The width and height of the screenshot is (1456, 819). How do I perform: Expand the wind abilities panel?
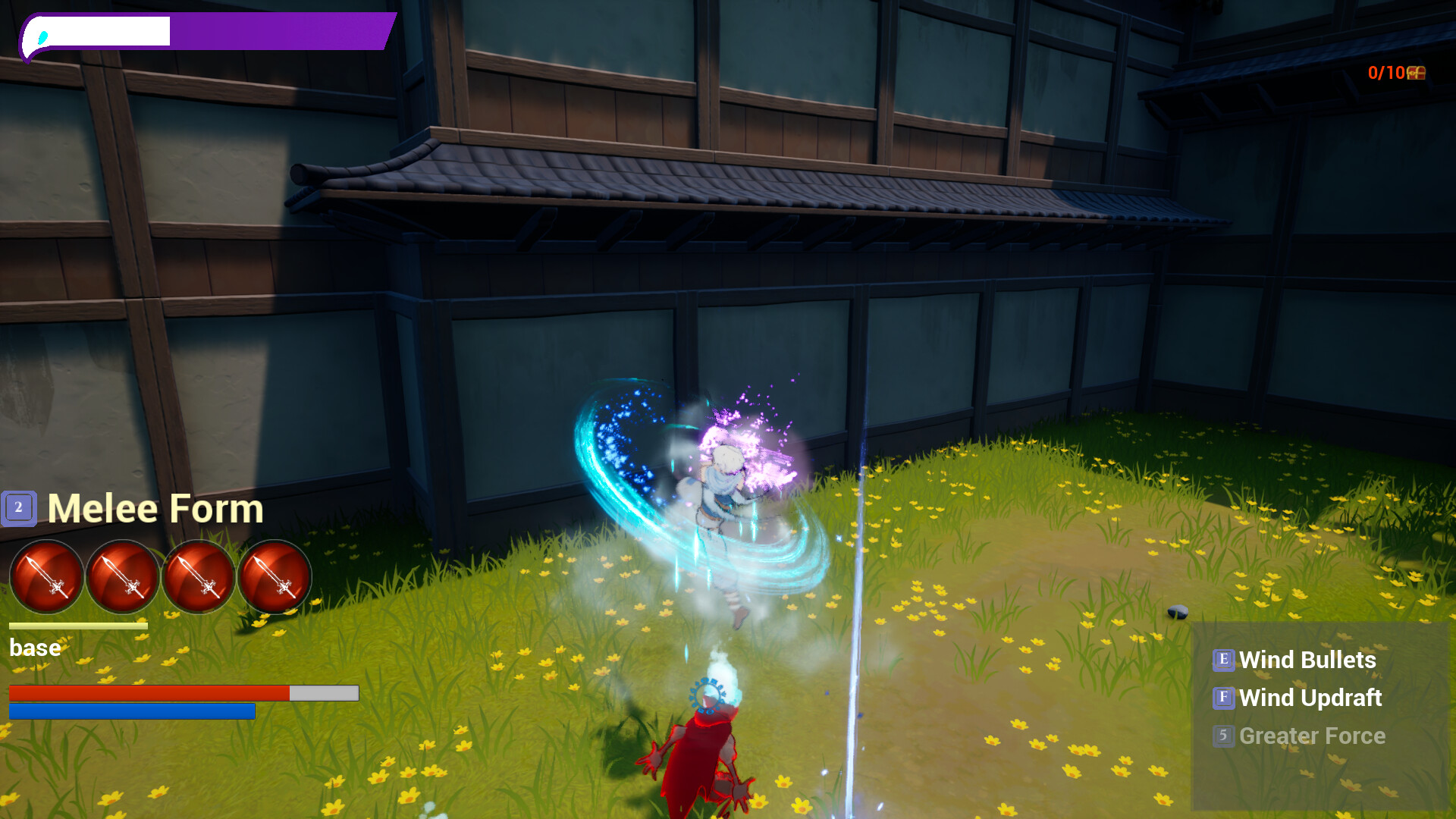[x=1319, y=698]
